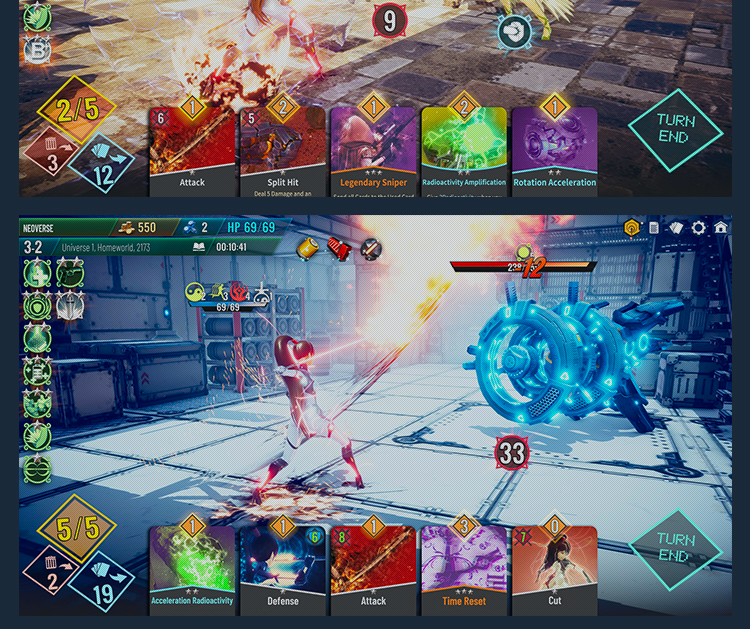The width and height of the screenshot is (750, 629).
Task: Click the yellow hexagon signal icon
Action: [632, 228]
